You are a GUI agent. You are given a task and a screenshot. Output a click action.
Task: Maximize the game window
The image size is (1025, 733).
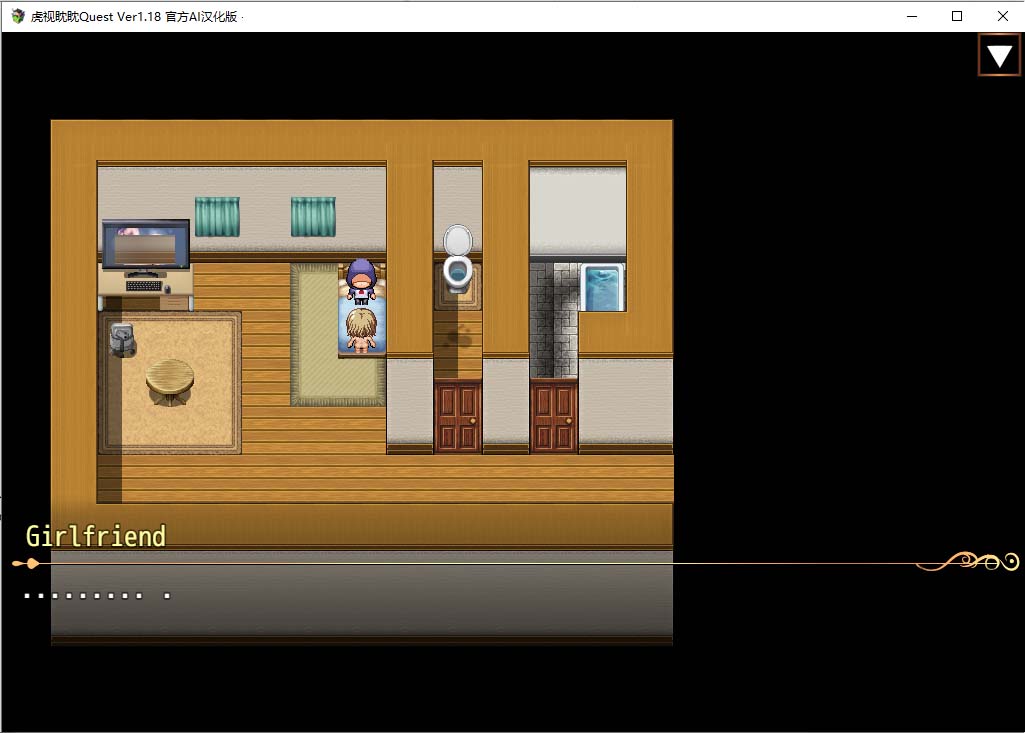click(957, 16)
